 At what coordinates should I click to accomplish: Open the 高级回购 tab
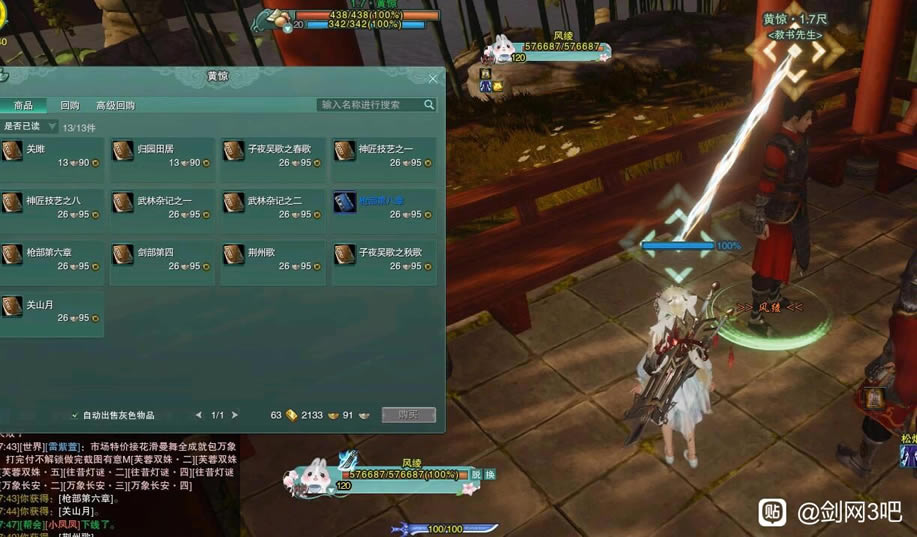[x=115, y=105]
